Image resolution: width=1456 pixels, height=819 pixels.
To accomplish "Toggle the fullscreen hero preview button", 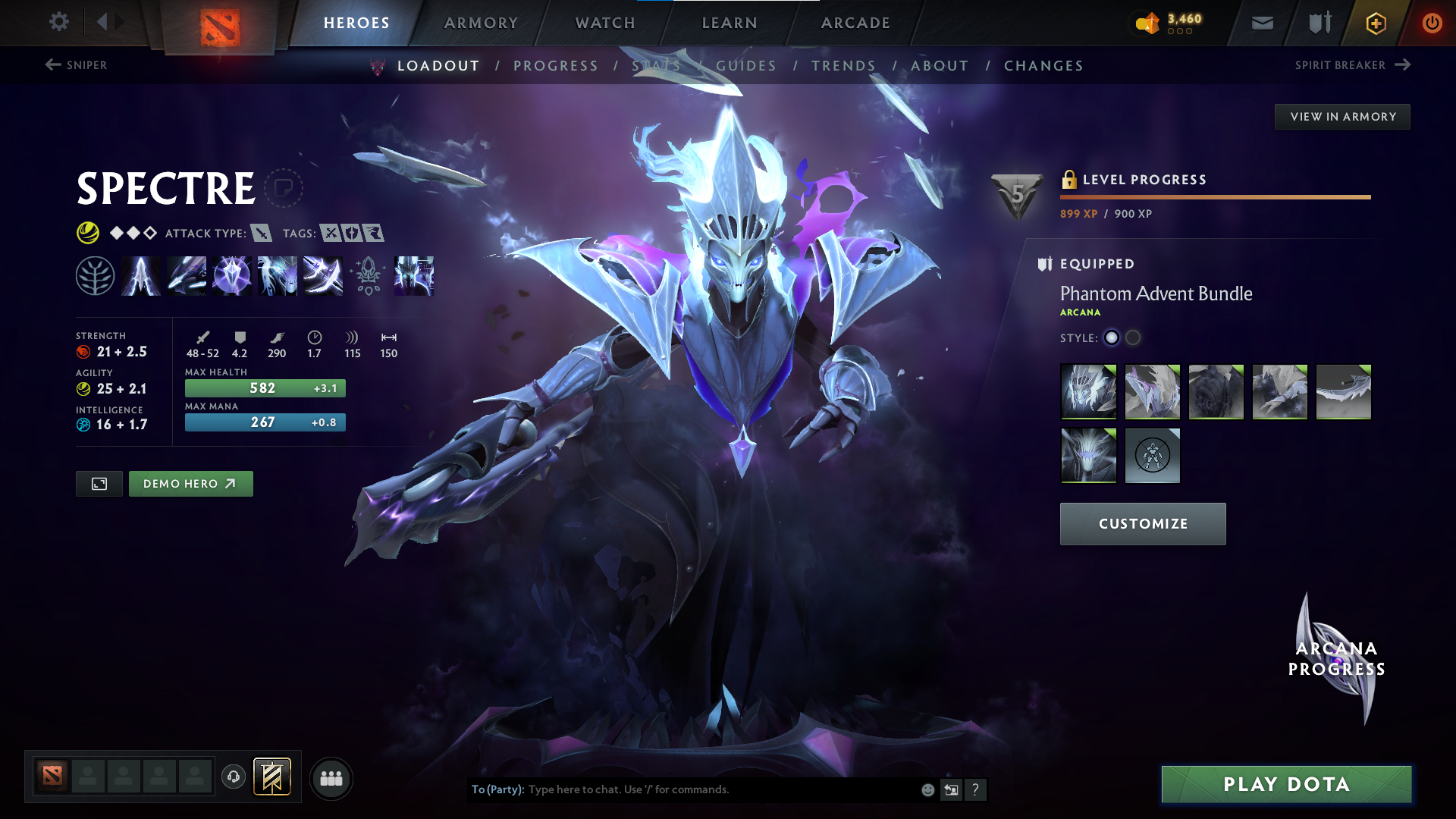I will (99, 483).
